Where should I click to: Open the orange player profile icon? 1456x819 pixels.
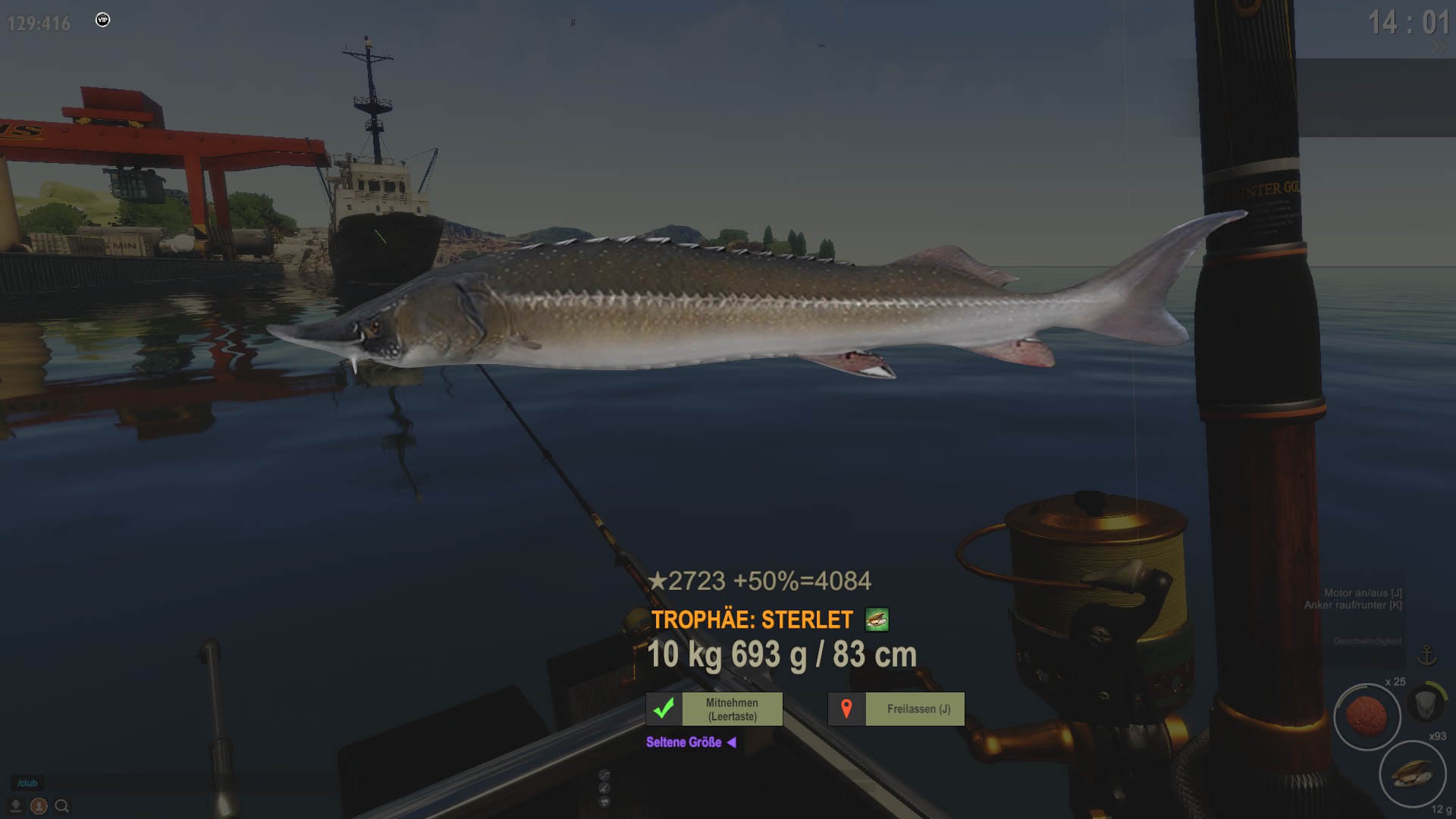point(39,806)
